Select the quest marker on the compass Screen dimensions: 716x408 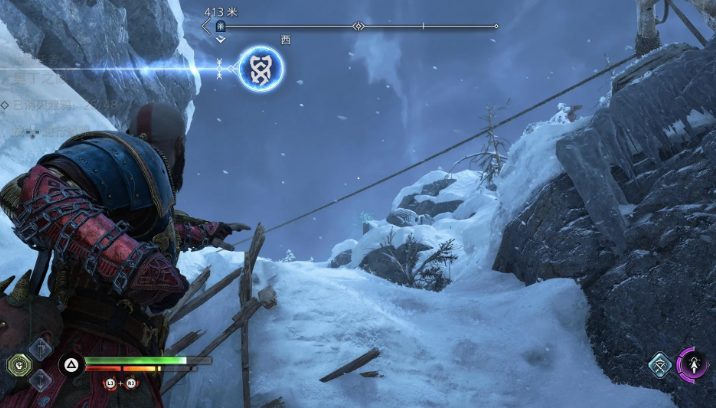coord(220,26)
